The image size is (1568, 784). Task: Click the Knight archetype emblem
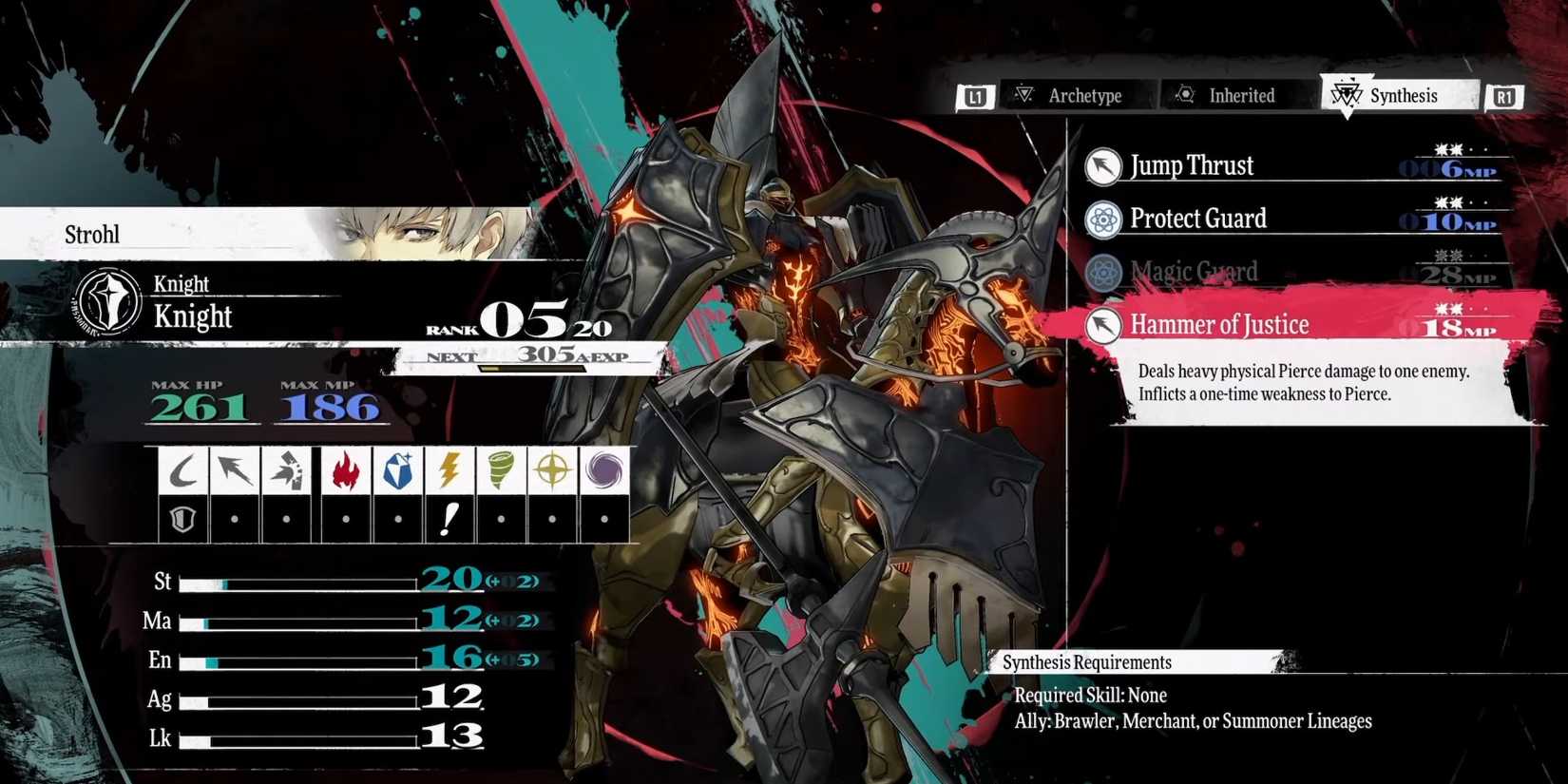pyautogui.click(x=109, y=302)
